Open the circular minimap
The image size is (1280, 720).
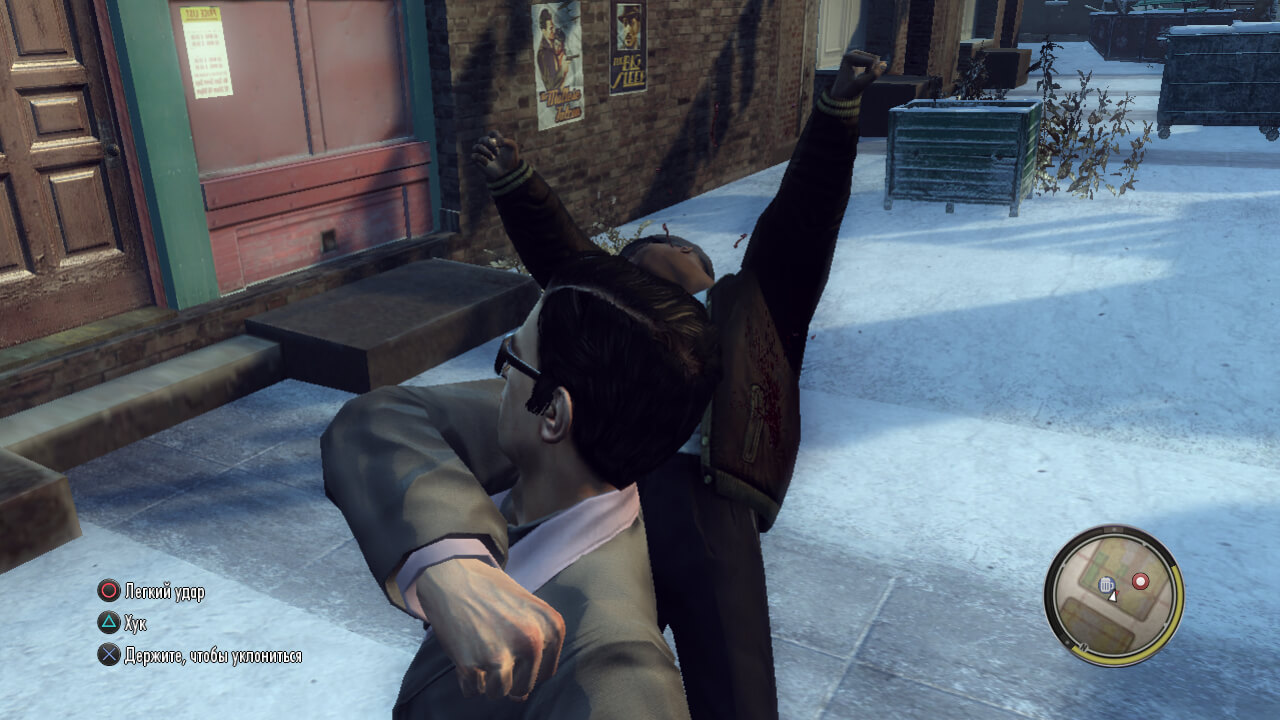click(1113, 596)
